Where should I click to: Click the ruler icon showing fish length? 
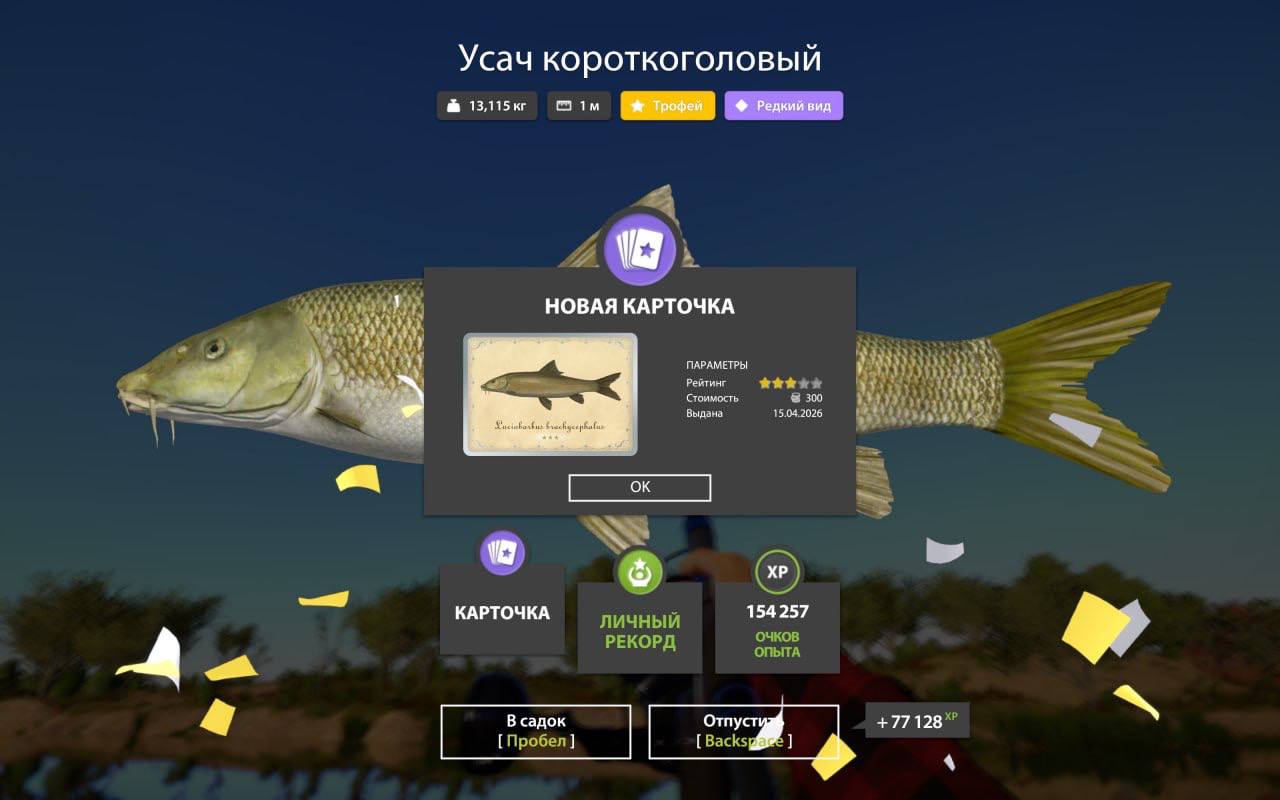click(x=564, y=105)
